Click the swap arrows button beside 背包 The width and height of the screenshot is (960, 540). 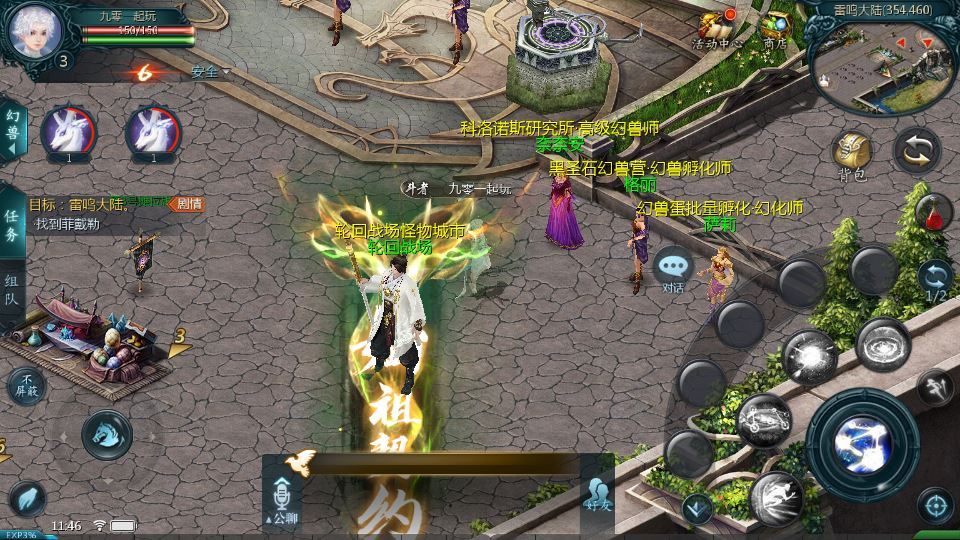[x=916, y=150]
